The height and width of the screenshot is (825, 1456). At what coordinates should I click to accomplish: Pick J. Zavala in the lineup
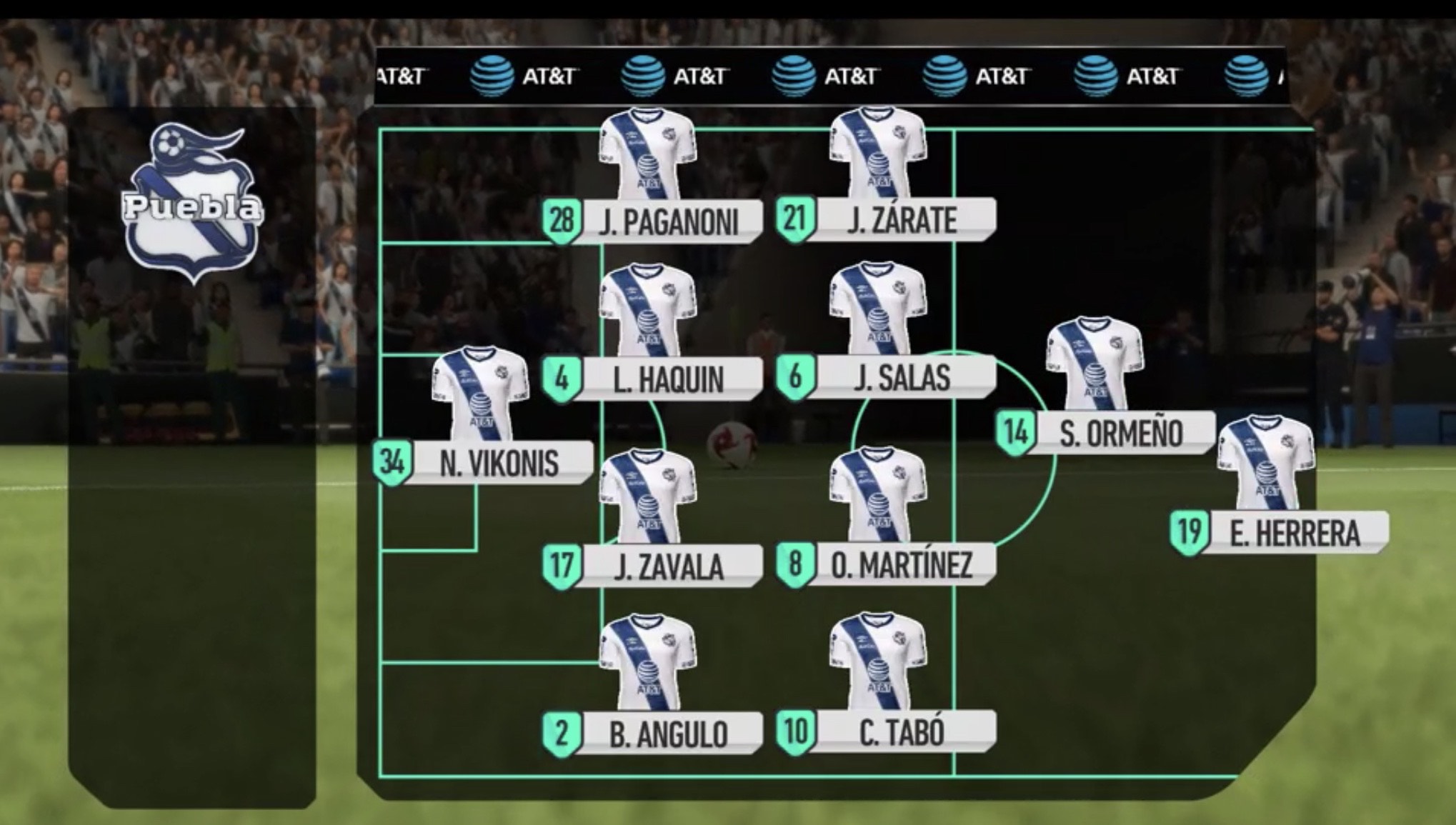[x=652, y=566]
